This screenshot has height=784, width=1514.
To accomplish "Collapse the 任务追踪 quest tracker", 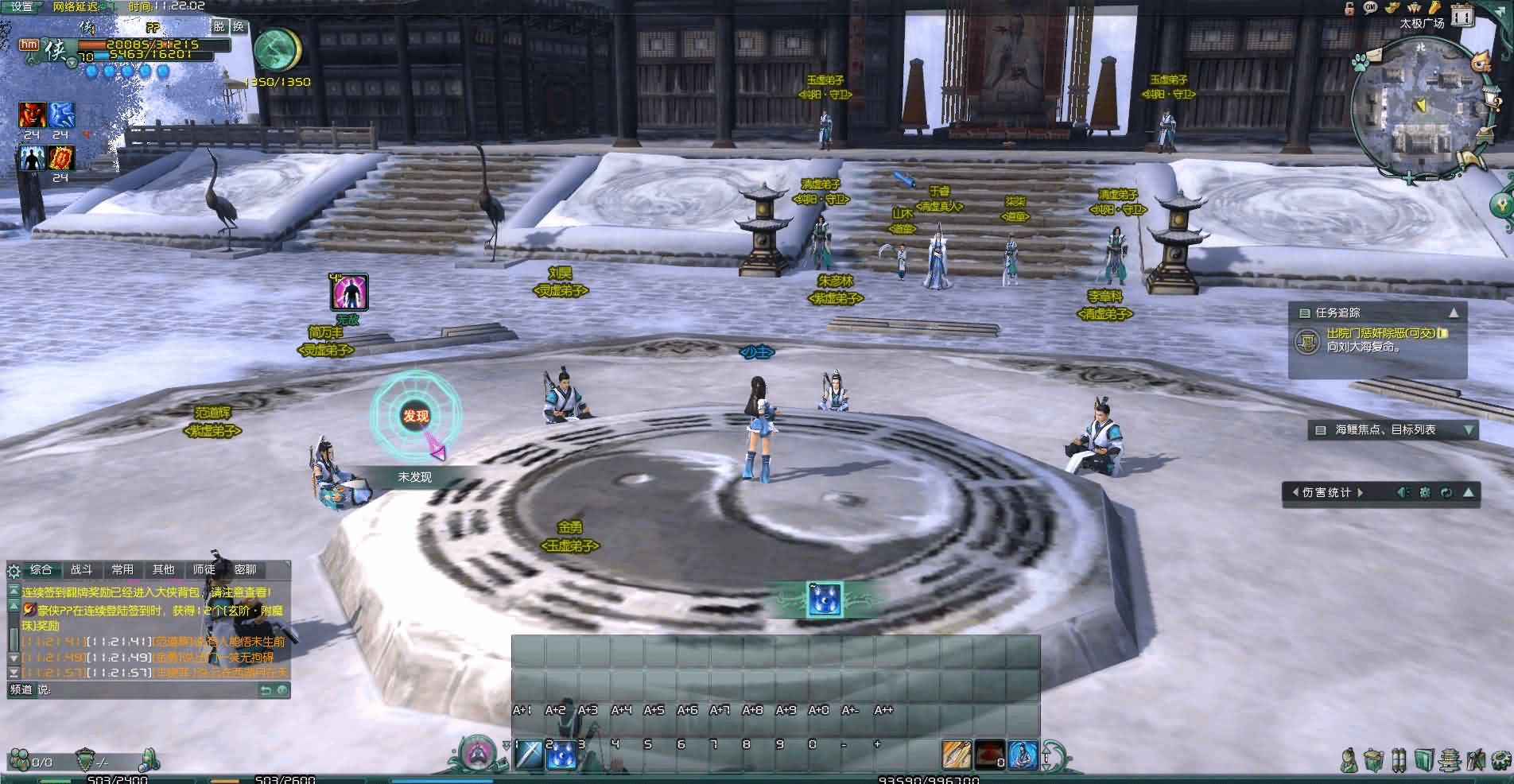I will pyautogui.click(x=1454, y=313).
